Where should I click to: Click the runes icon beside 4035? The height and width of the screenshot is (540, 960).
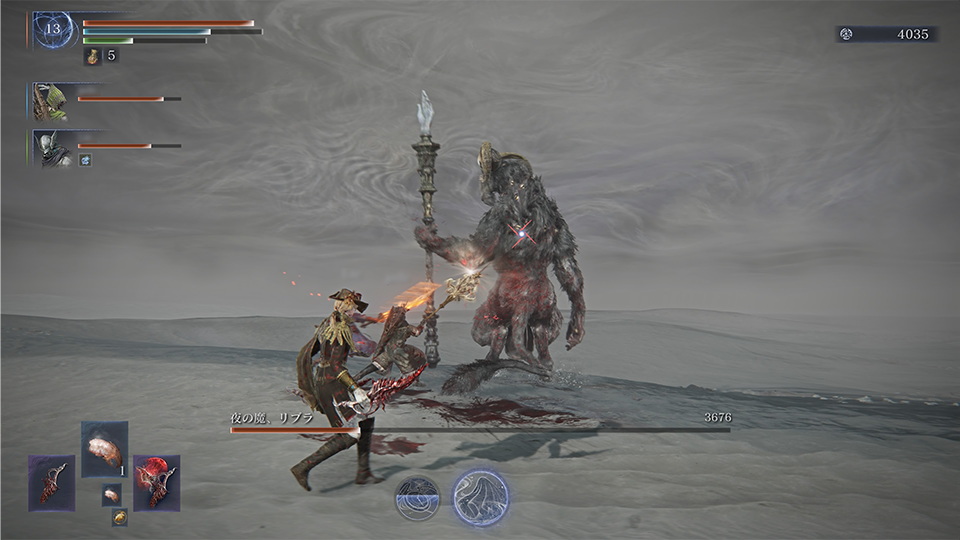846,34
